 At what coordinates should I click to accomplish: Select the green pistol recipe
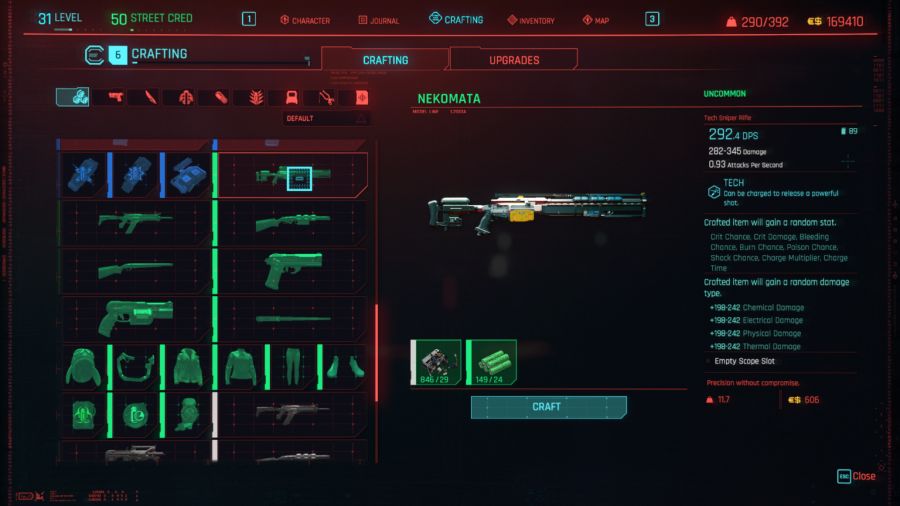(x=292, y=271)
